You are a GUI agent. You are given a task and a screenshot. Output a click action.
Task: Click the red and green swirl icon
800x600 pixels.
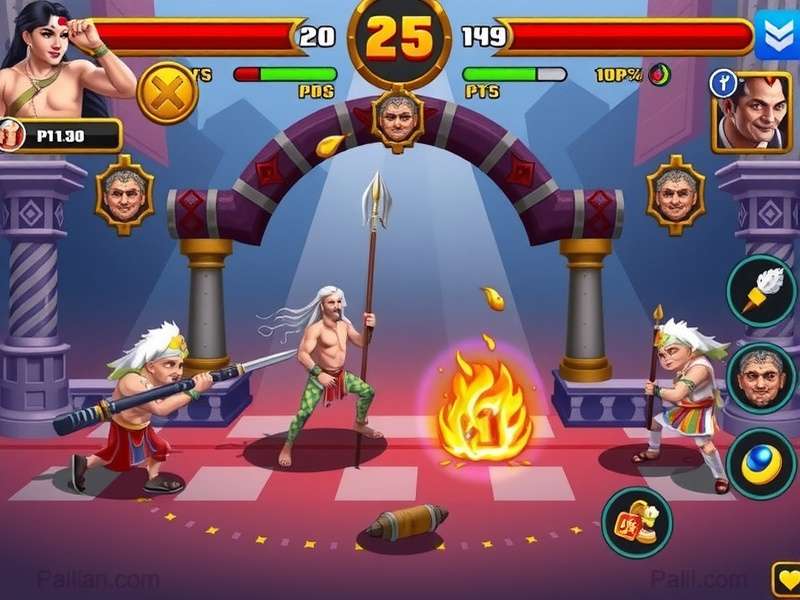pos(659,74)
